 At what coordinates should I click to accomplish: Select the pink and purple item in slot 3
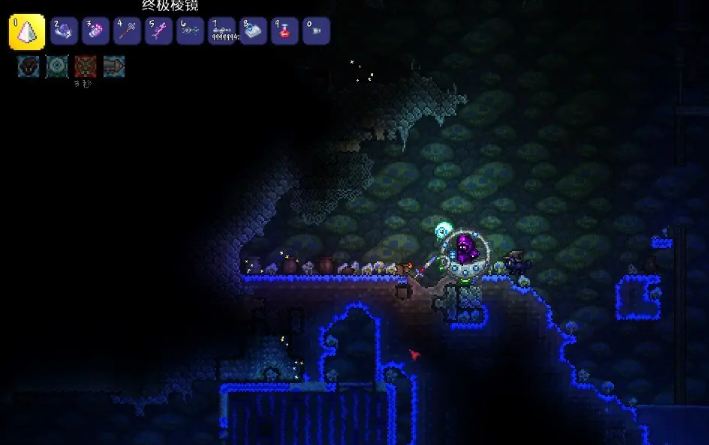[95, 31]
